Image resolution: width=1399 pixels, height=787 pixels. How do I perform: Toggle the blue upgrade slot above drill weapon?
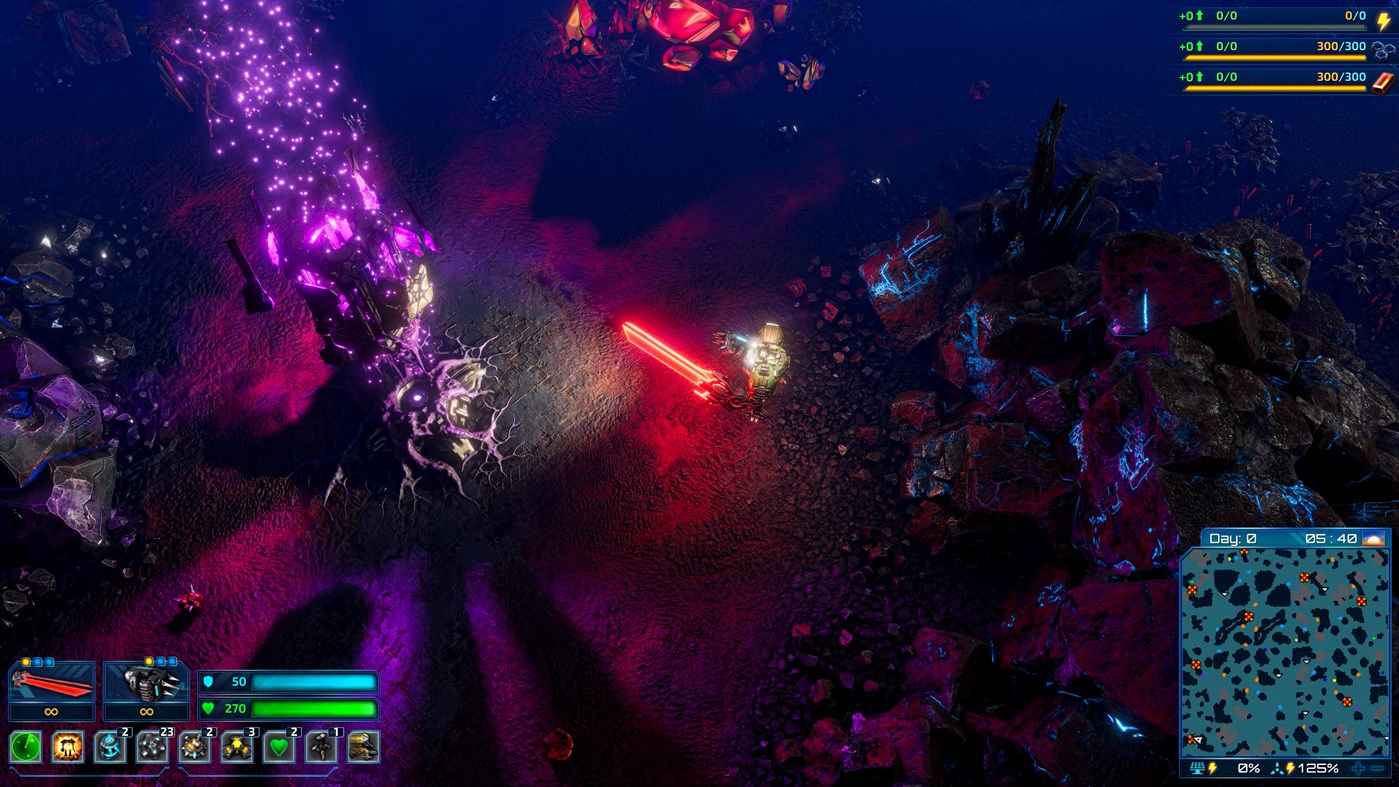pos(160,660)
